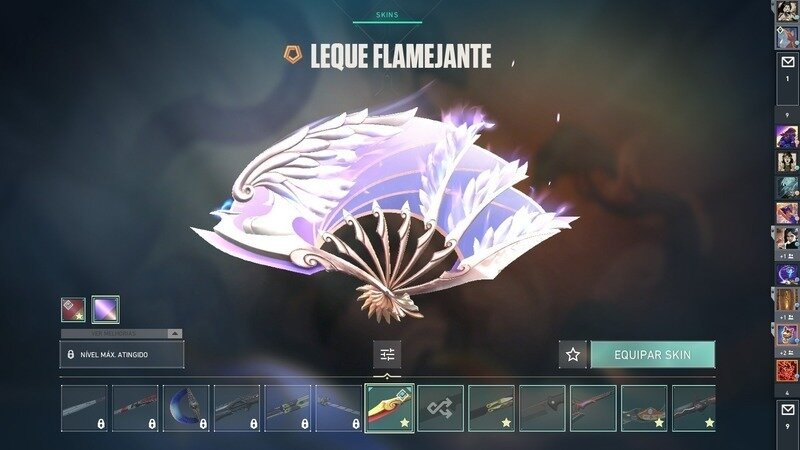The image size is (800, 450).
Task: Choose the random shuffle skin tile
Action: click(440, 408)
